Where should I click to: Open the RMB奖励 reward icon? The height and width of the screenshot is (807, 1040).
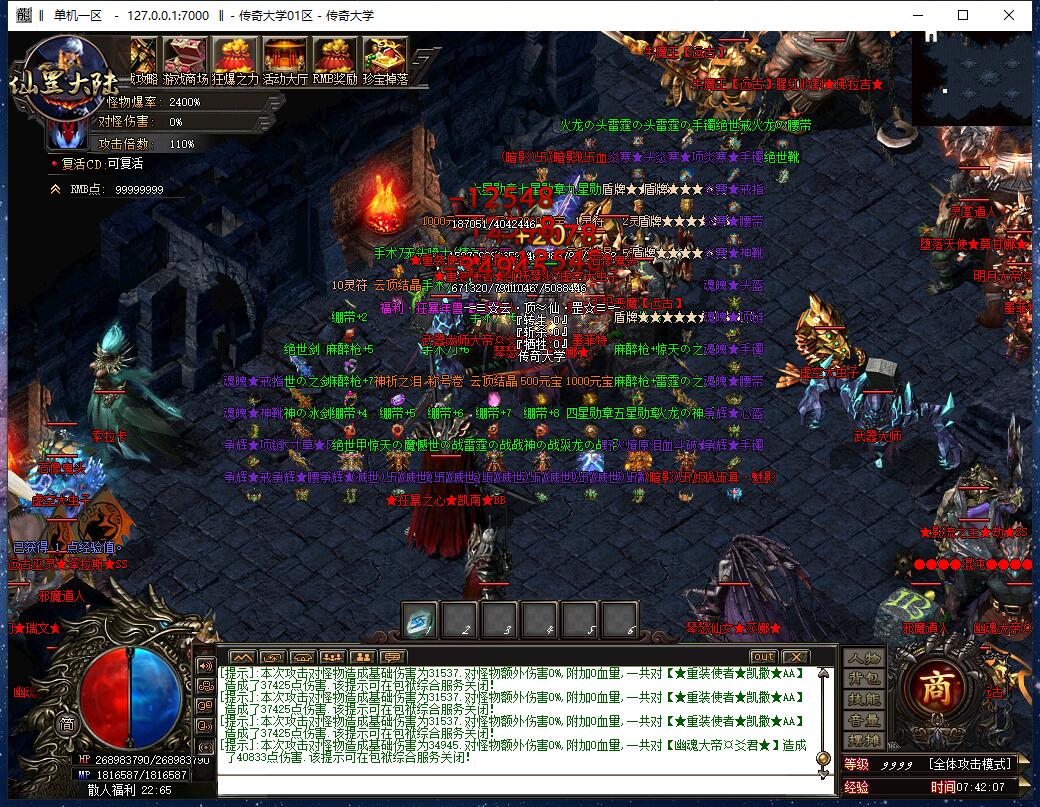click(335, 58)
